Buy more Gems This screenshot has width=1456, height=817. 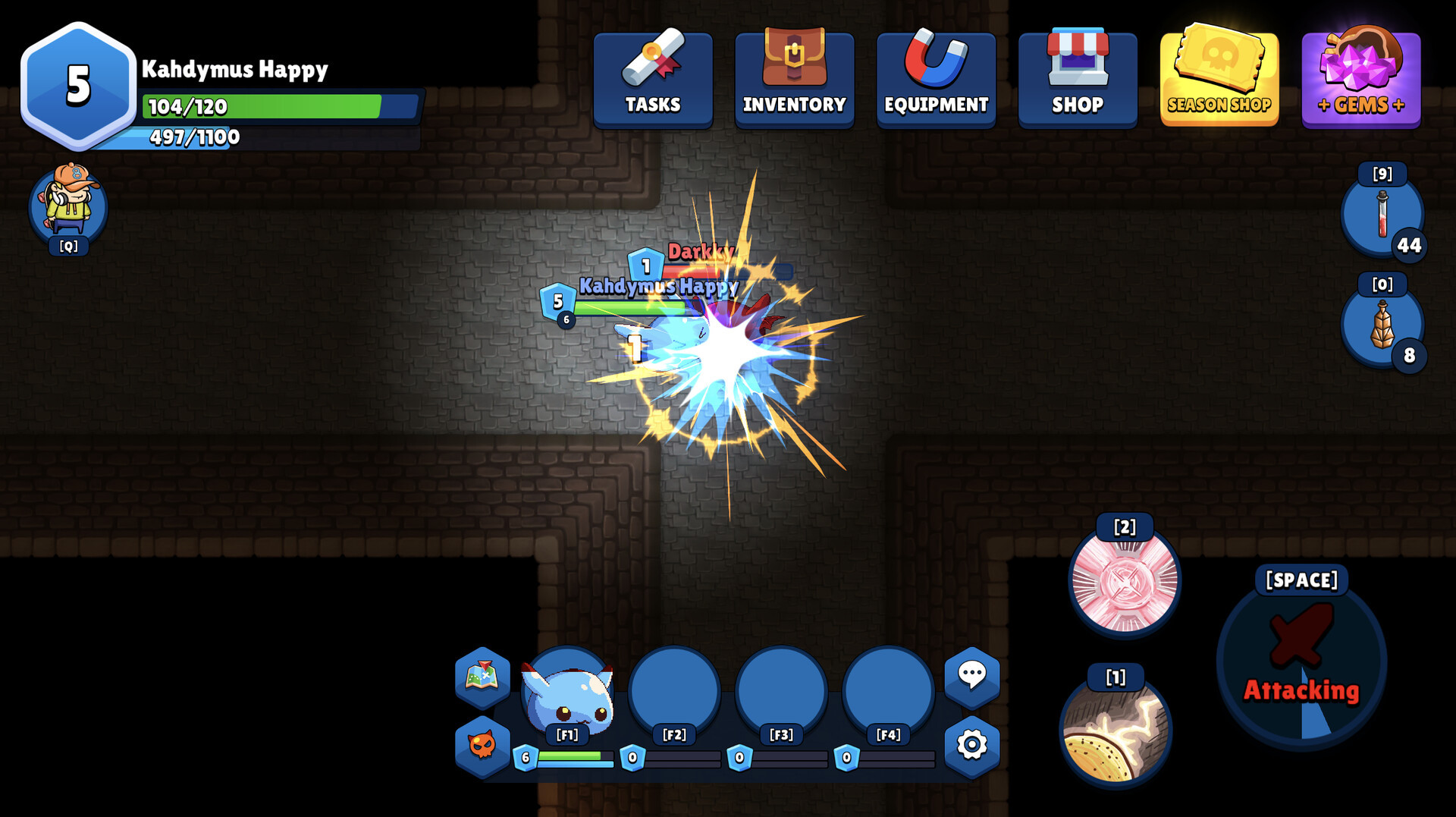click(x=1361, y=78)
